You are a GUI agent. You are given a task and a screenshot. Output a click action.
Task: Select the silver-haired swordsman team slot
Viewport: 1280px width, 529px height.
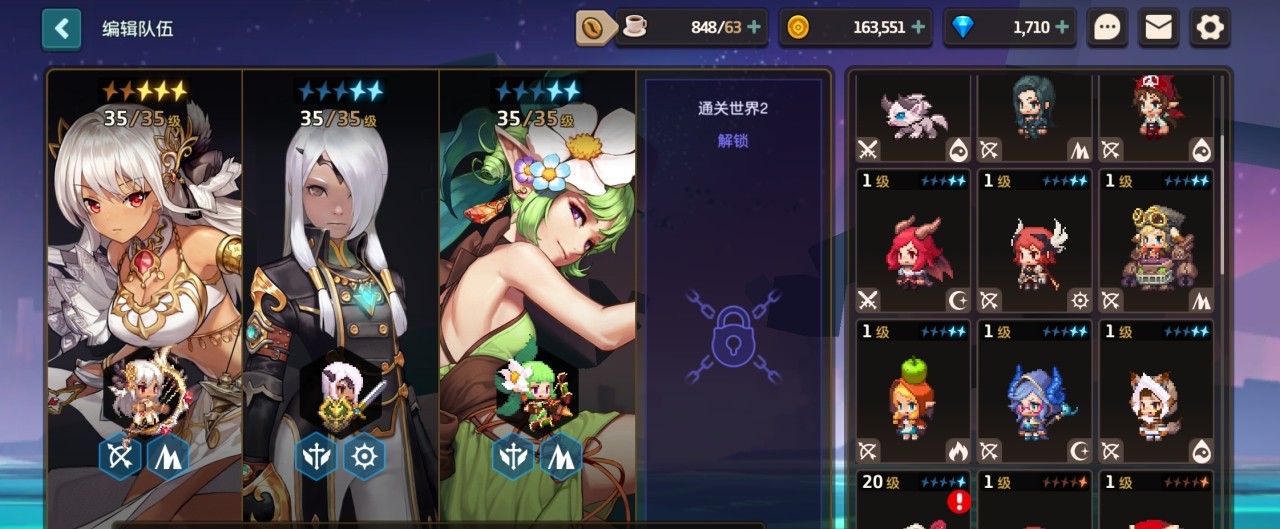coord(341,290)
